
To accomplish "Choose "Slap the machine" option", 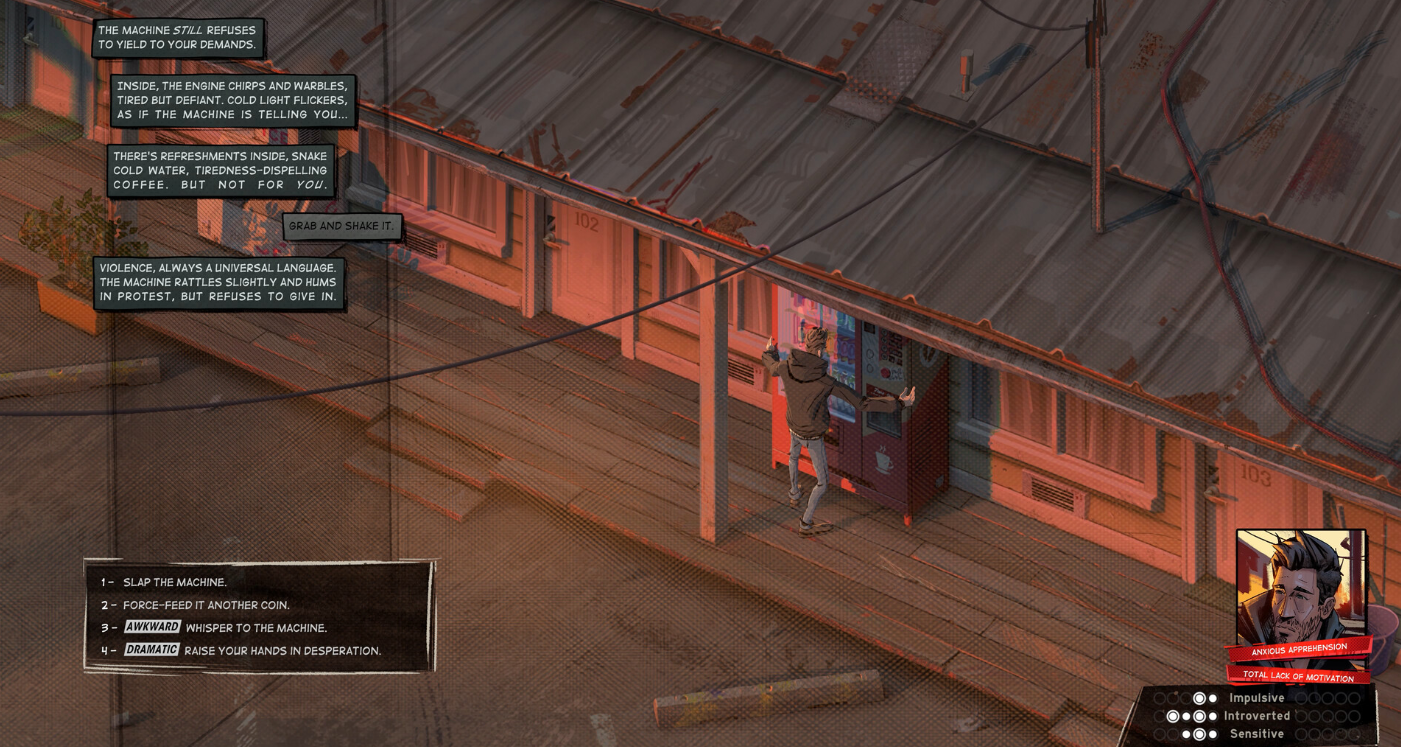I will (x=175, y=582).
